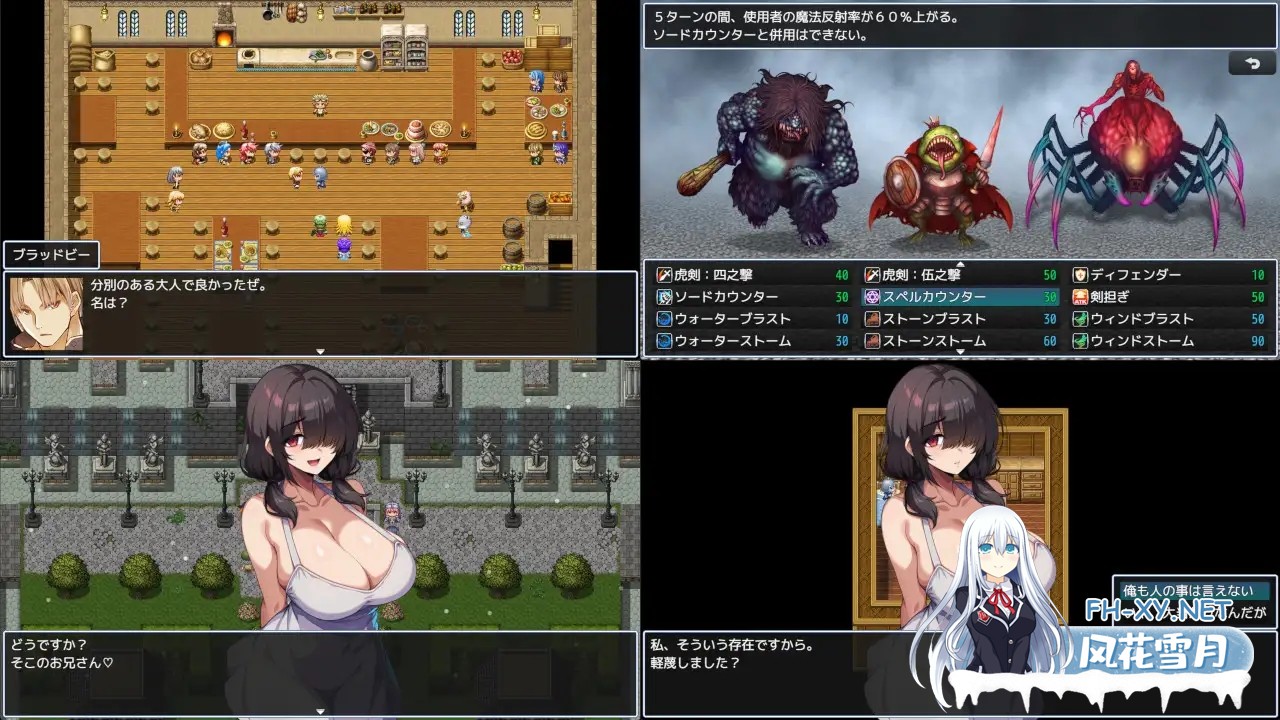Viewport: 1280px width, 720px height.
Task: Click the ATK icon next to 剣担ぎ
Action: [1078, 295]
